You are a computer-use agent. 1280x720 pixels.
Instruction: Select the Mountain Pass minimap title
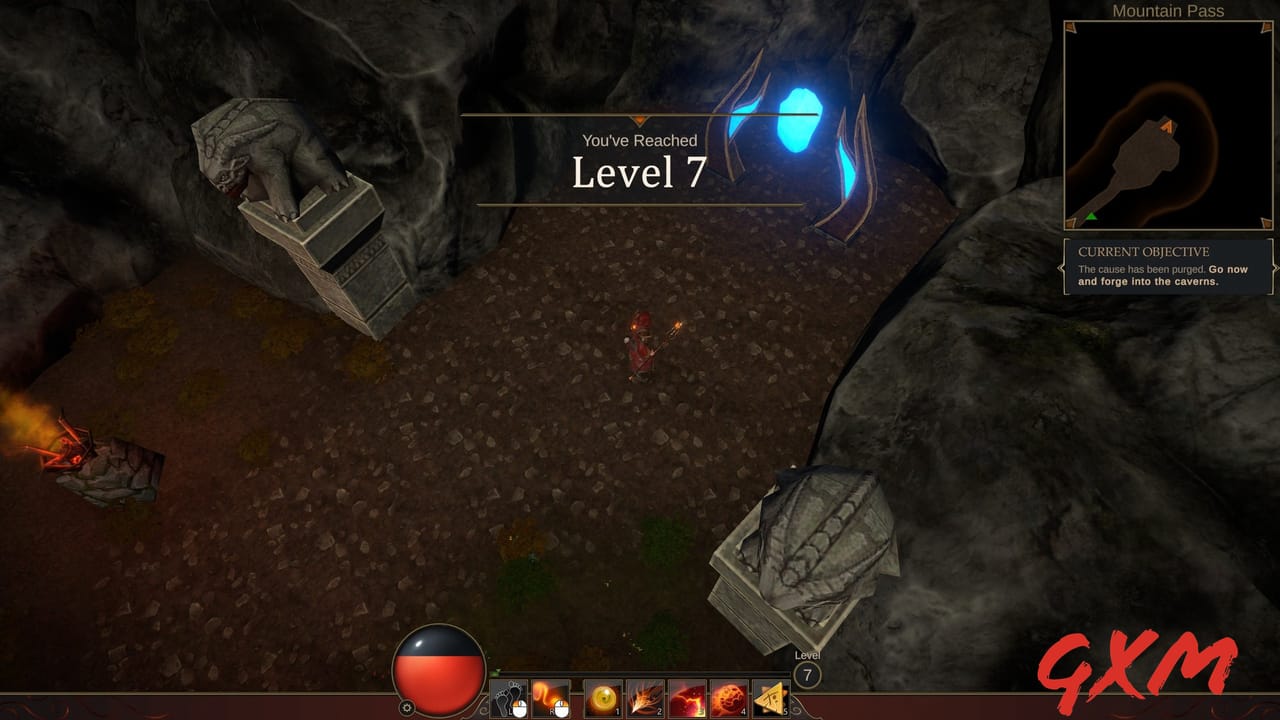(1167, 10)
